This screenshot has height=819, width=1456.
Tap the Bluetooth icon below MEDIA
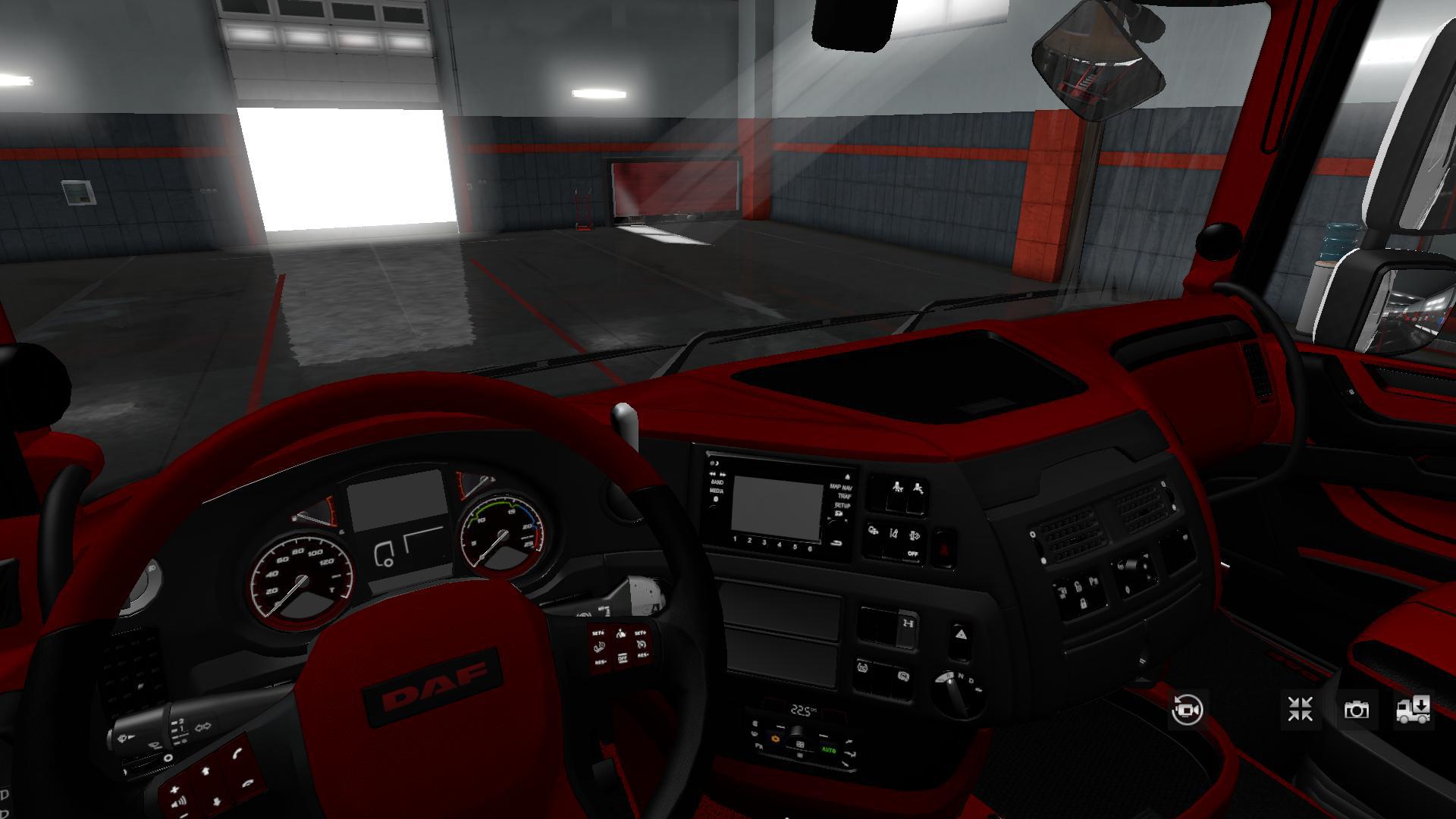pos(717,497)
